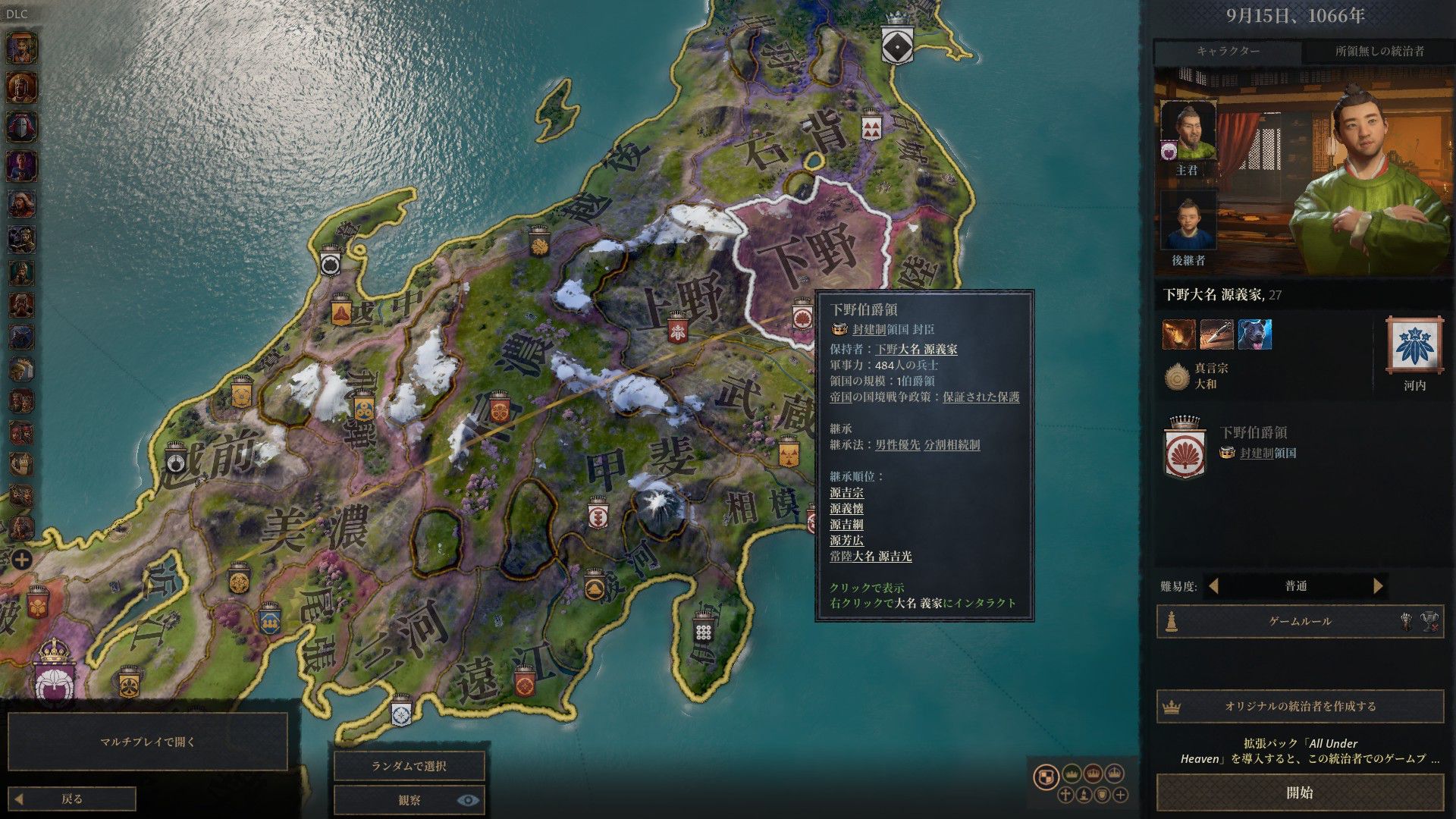Switch to the cross faith map mode
The image size is (1456, 819).
pos(1065,795)
